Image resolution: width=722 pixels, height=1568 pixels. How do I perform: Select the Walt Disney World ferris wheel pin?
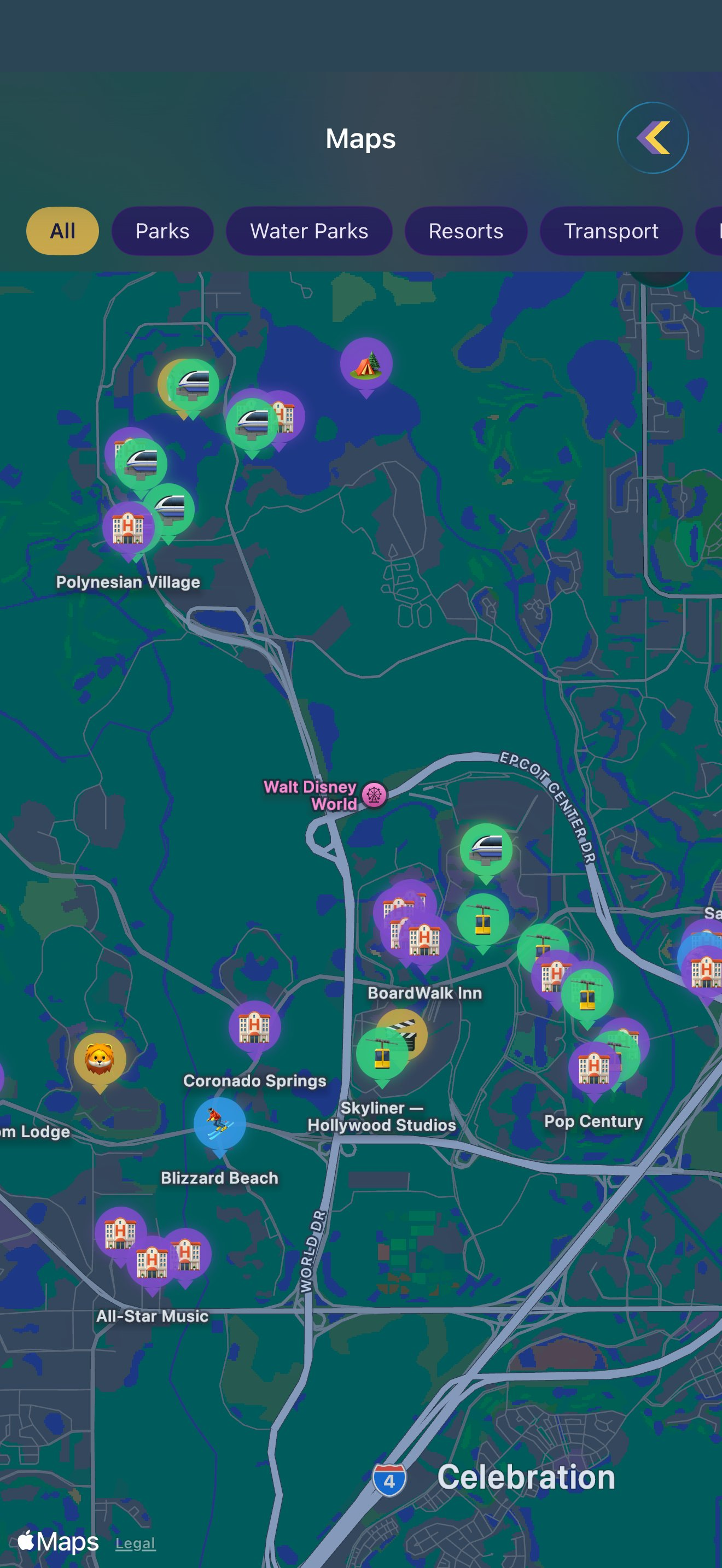pyautogui.click(x=373, y=794)
